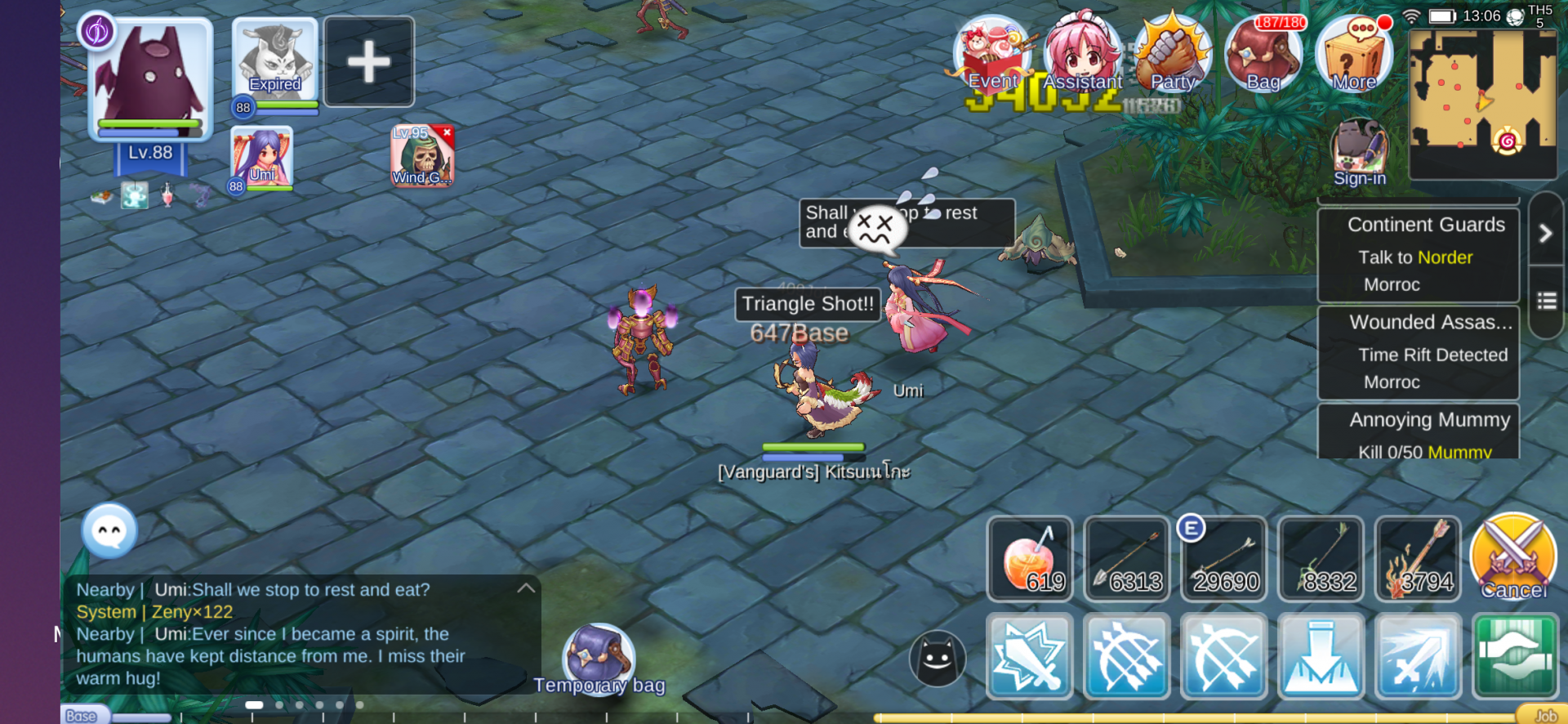Dismiss the Wind Ghost target portrait
Image resolution: width=1568 pixels, height=724 pixels.
tap(447, 132)
